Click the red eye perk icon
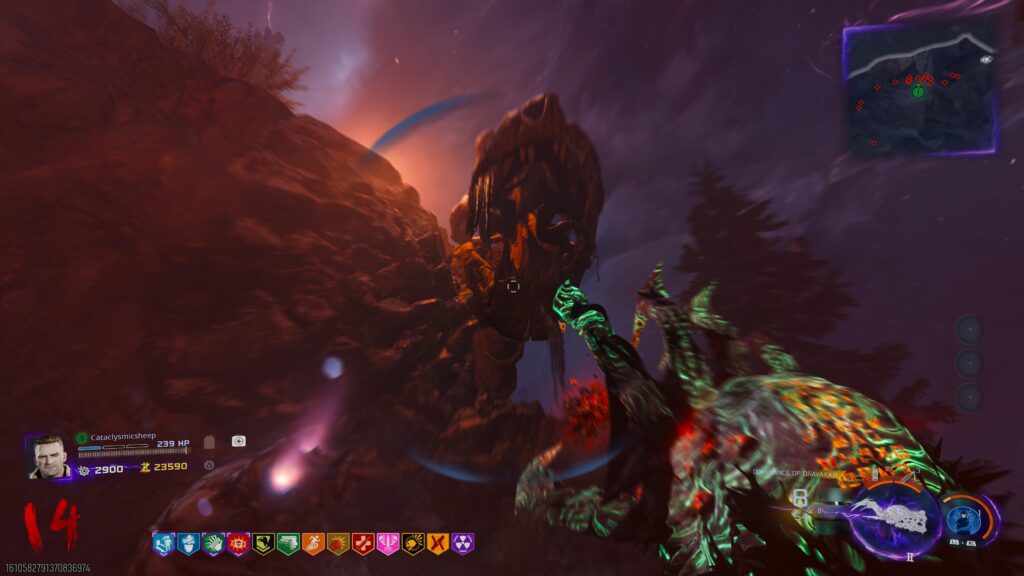The image size is (1024, 576). point(238,543)
